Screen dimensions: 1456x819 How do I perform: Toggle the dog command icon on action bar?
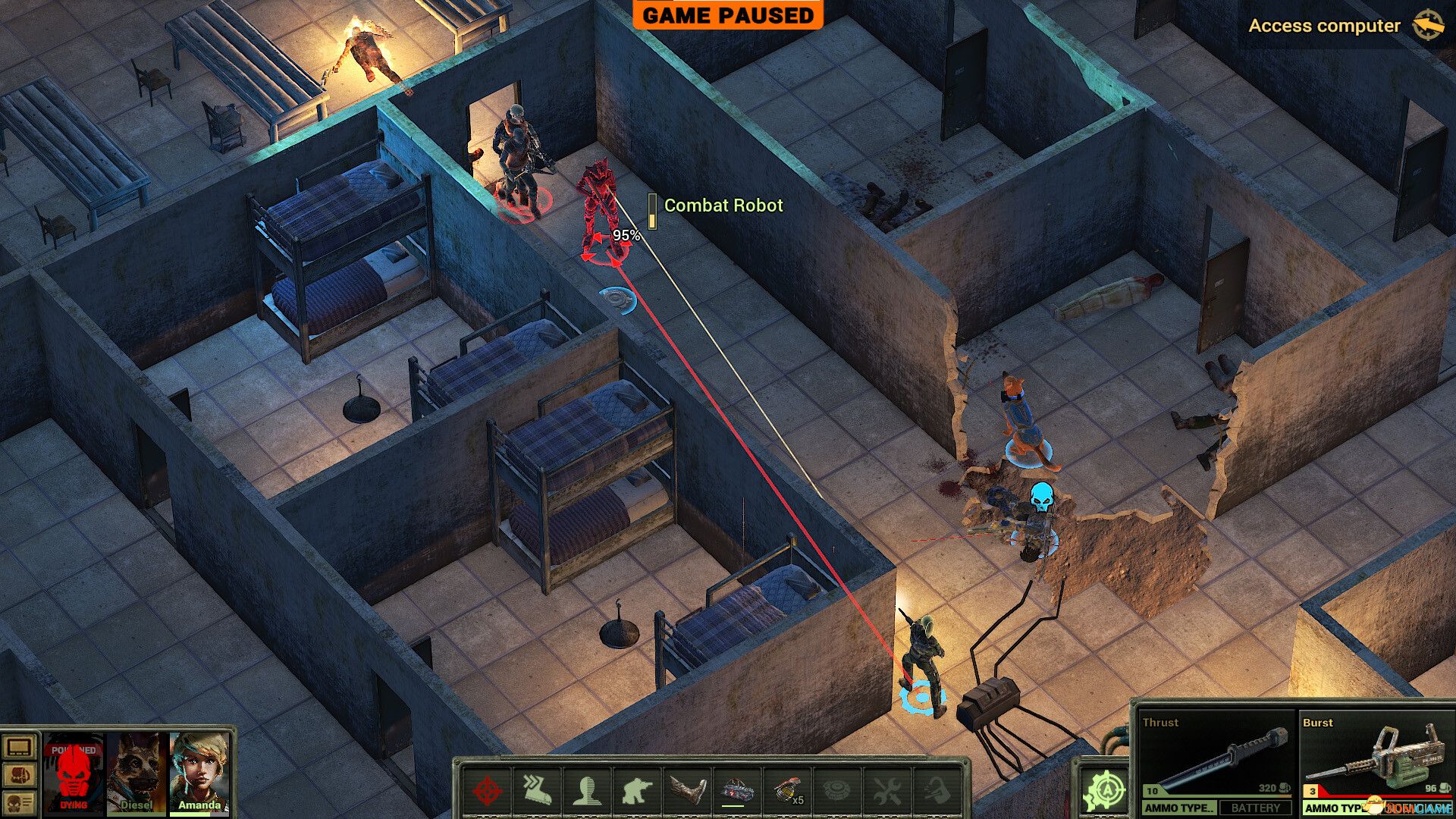pos(938,789)
